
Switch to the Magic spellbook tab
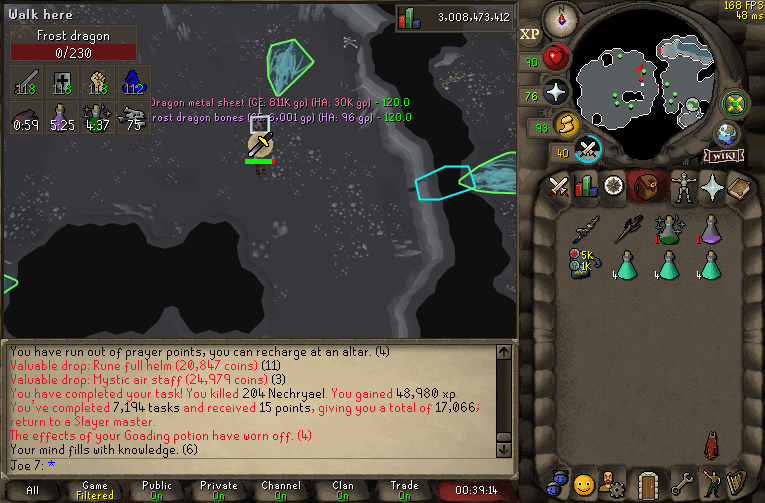point(739,186)
